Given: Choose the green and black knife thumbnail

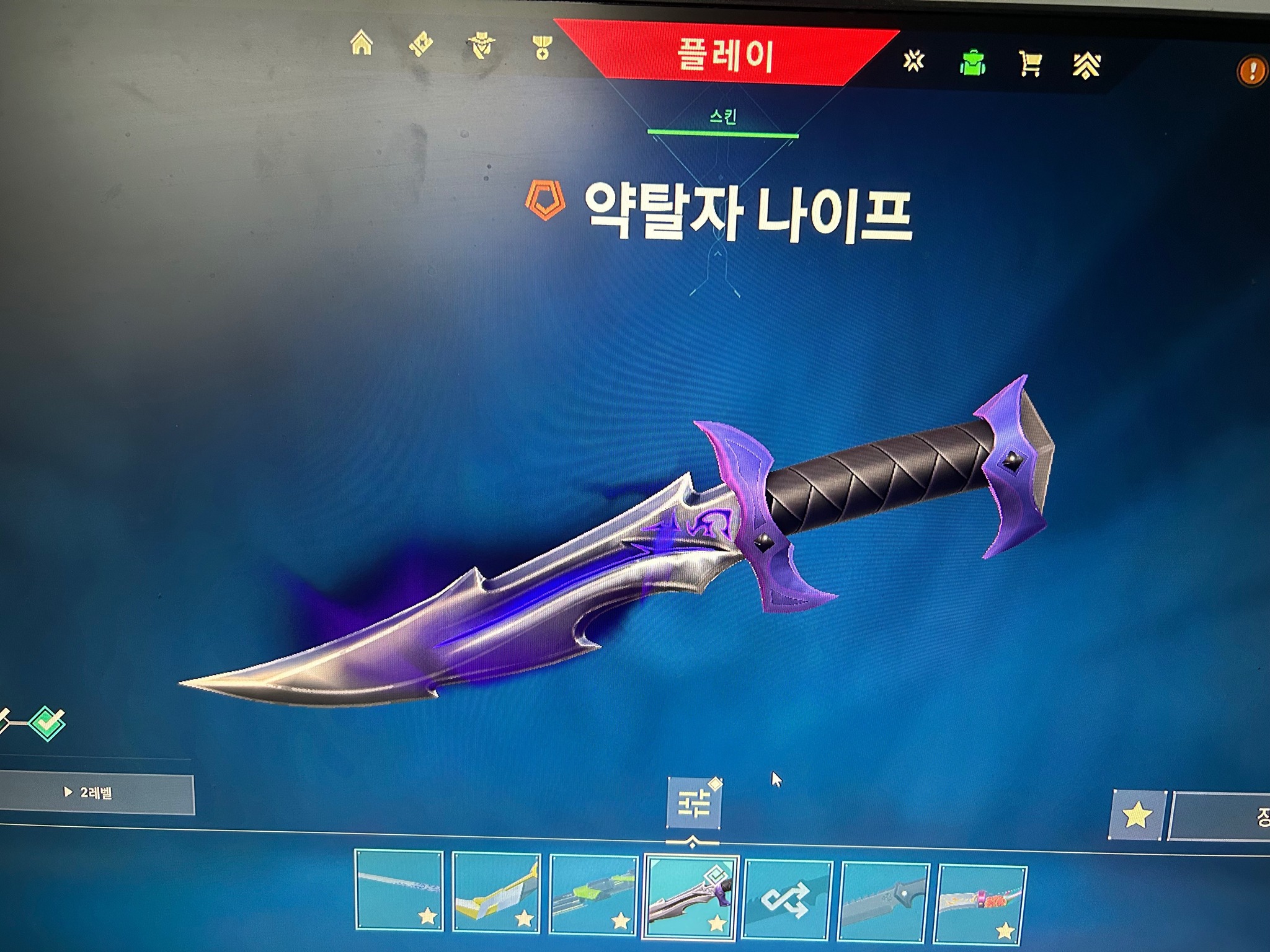Looking at the screenshot, I should pyautogui.click(x=593, y=894).
